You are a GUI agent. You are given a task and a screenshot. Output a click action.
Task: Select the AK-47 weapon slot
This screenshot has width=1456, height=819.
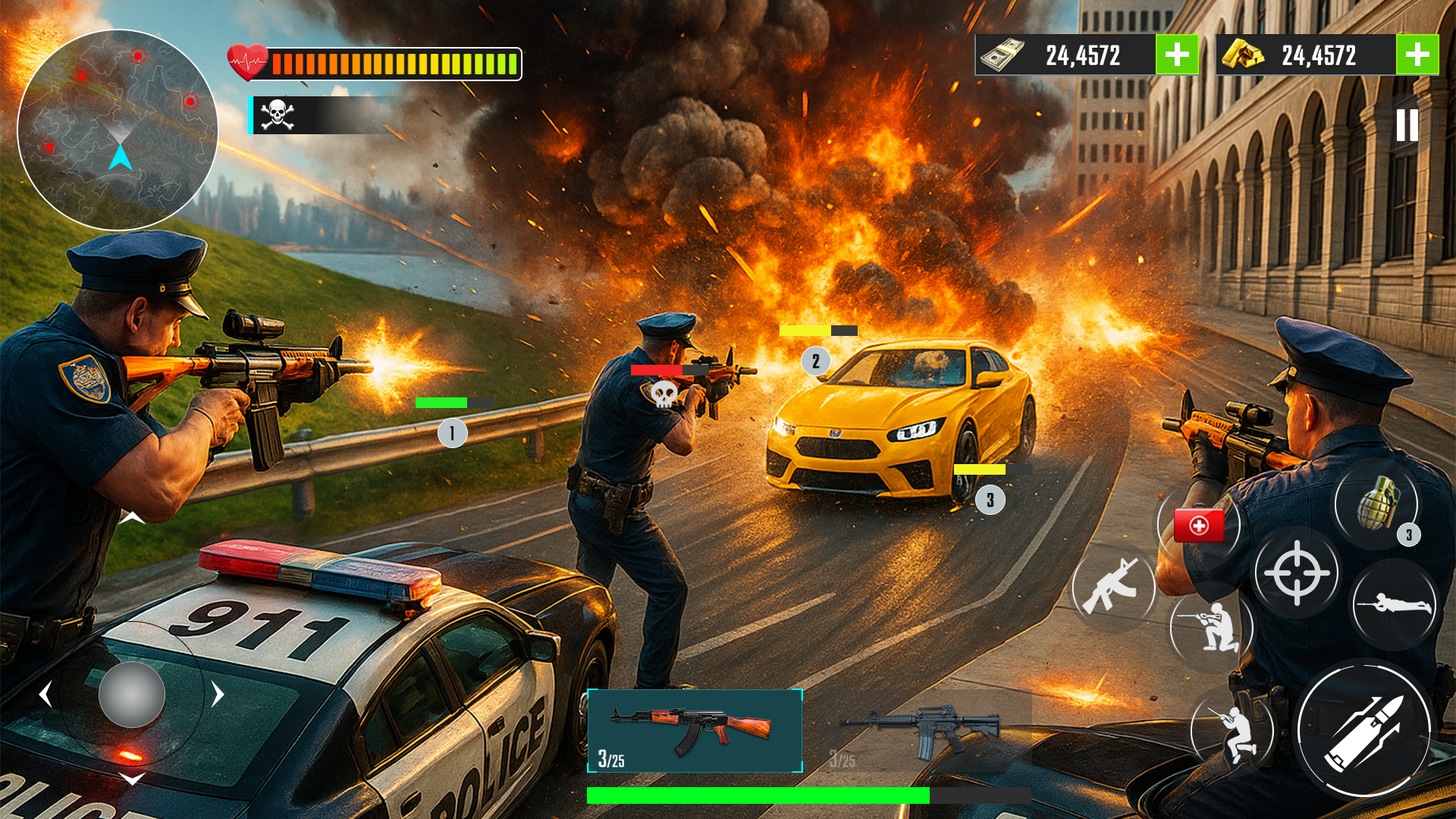[x=695, y=730]
